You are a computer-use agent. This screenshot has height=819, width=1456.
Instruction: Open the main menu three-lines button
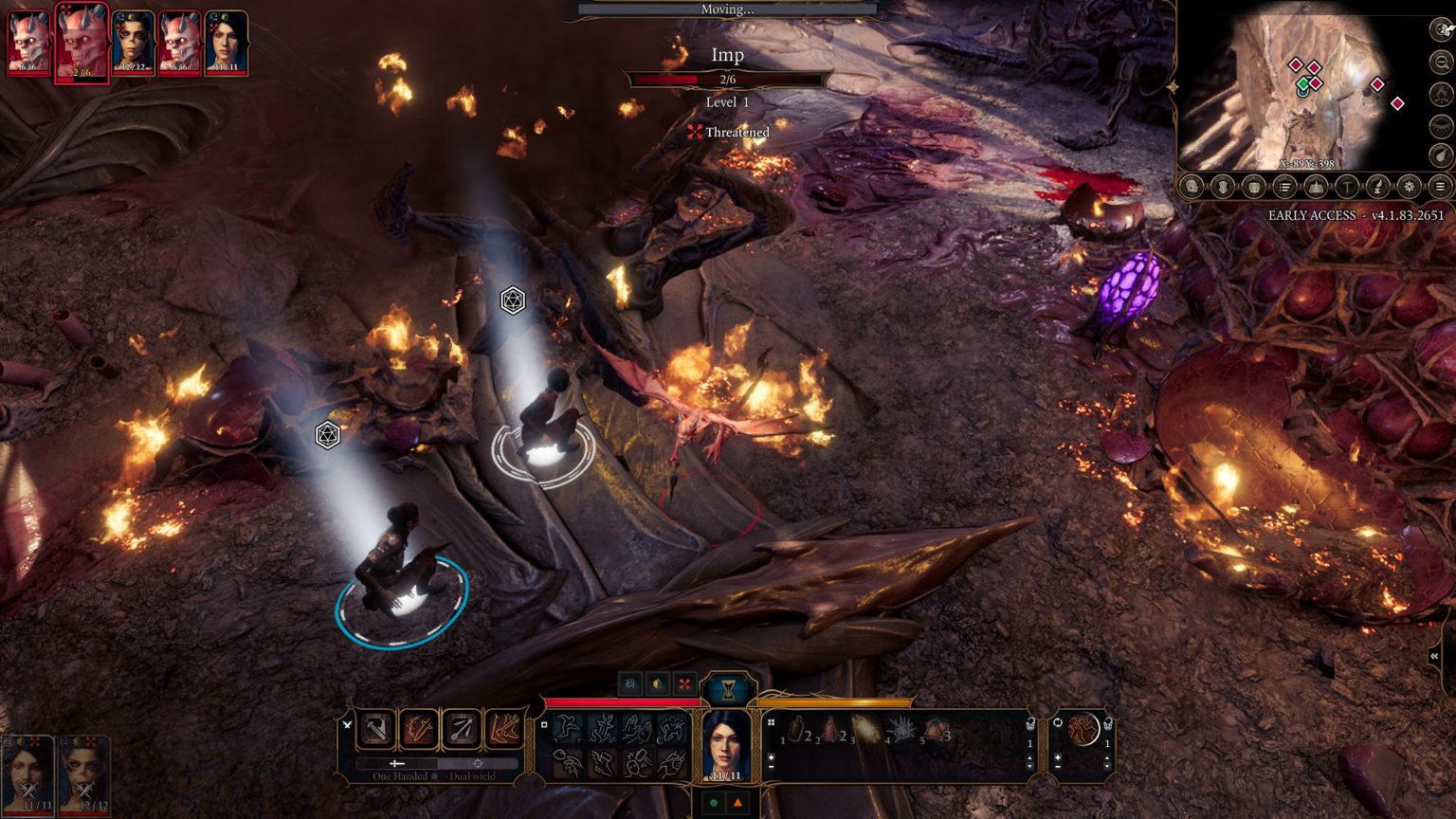[x=1440, y=187]
